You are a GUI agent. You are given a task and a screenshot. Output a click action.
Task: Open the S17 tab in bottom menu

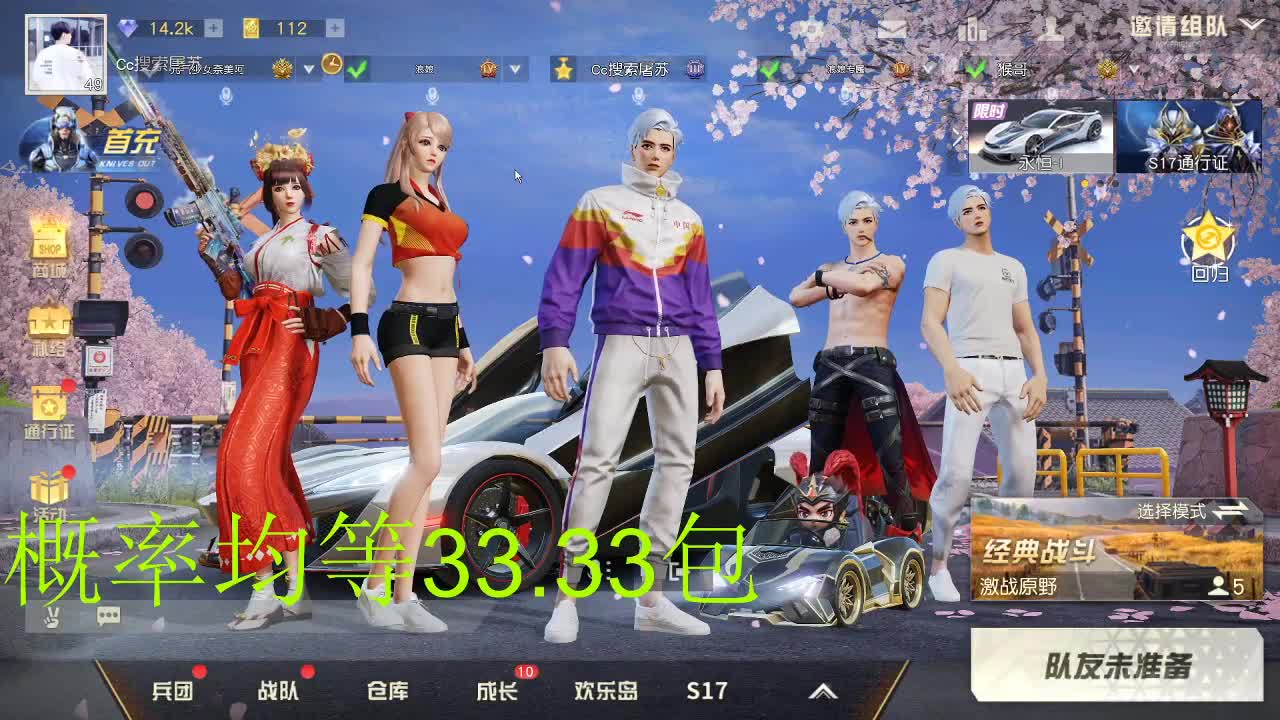click(x=705, y=690)
